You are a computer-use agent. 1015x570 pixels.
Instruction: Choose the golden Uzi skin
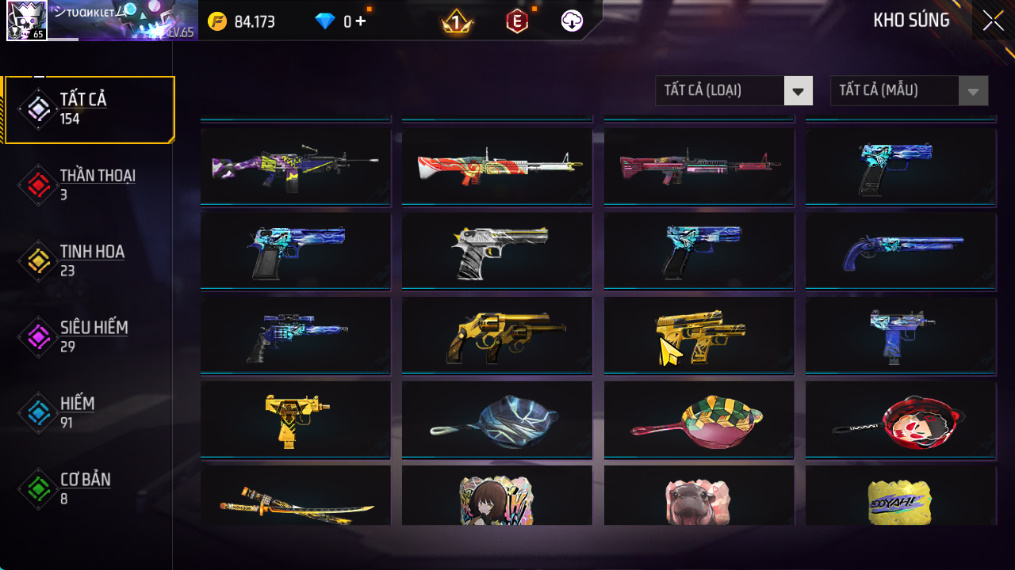click(x=295, y=420)
